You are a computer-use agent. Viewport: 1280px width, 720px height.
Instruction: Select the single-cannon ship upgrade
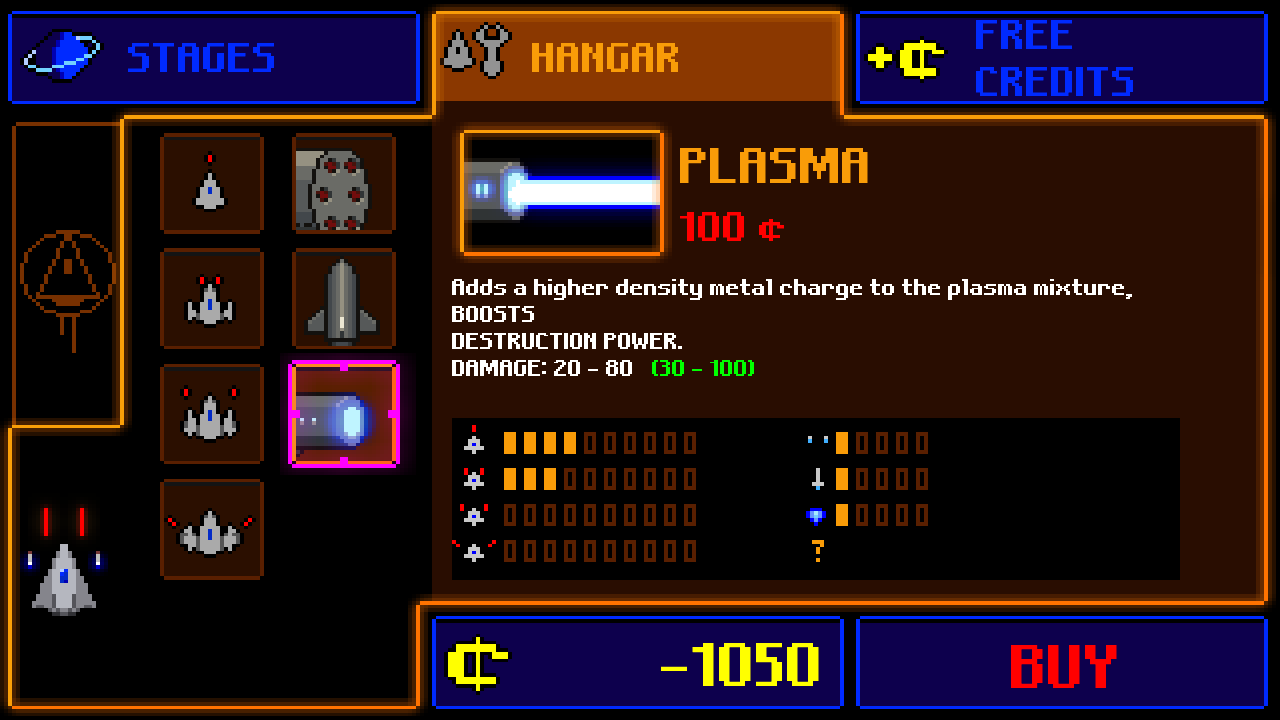211,184
